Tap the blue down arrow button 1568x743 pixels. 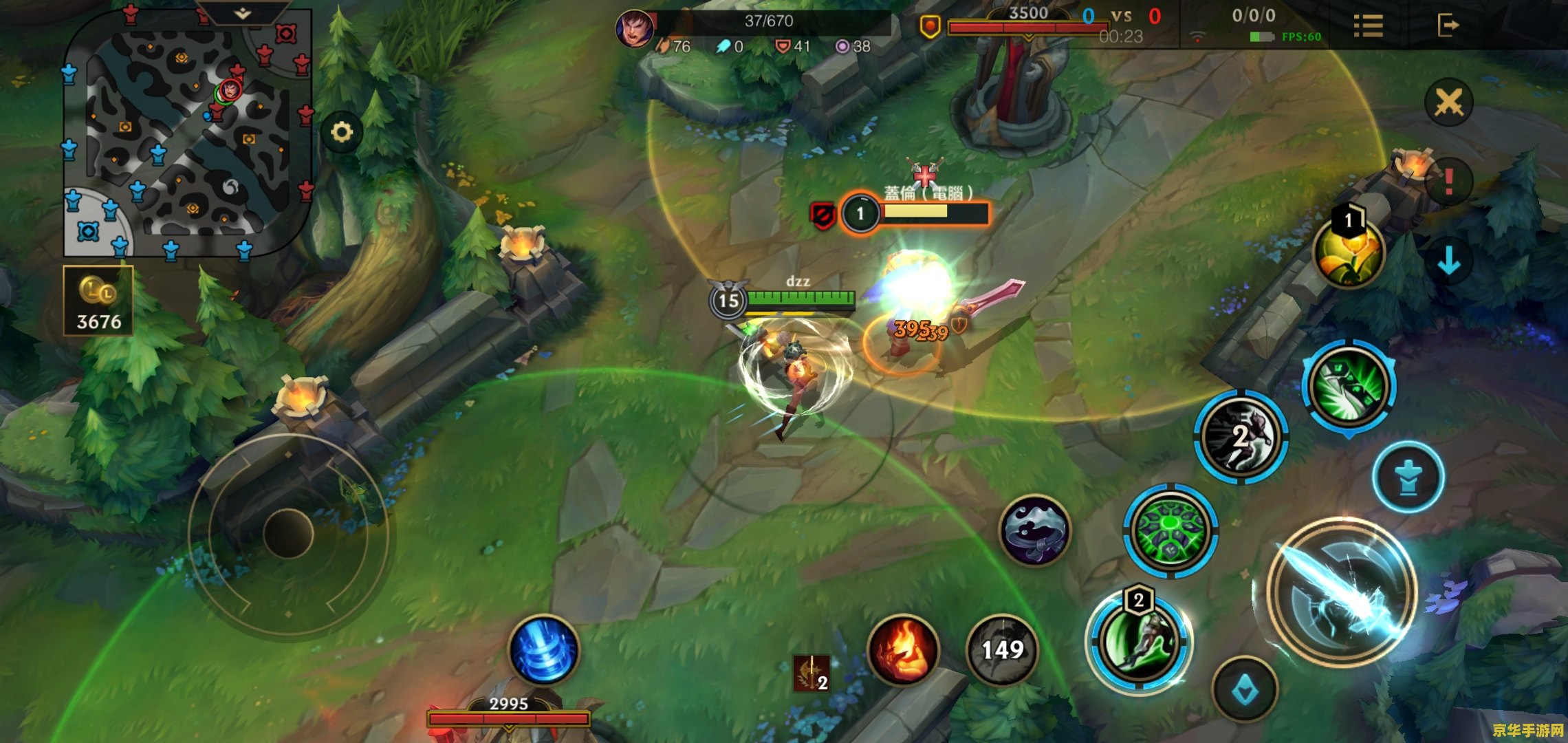(1448, 261)
